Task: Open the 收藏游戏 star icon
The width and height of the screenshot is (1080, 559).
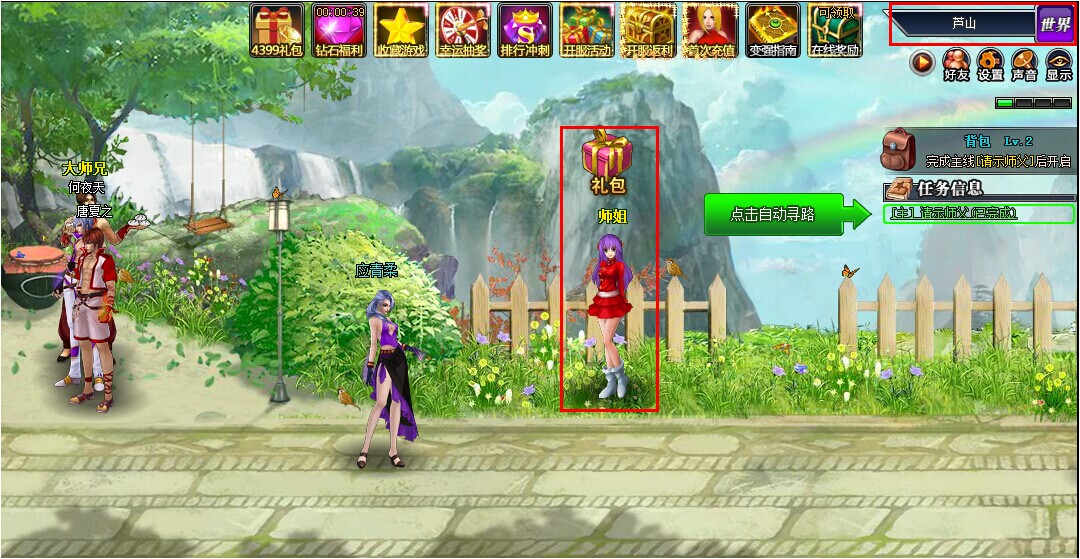Action: click(401, 29)
